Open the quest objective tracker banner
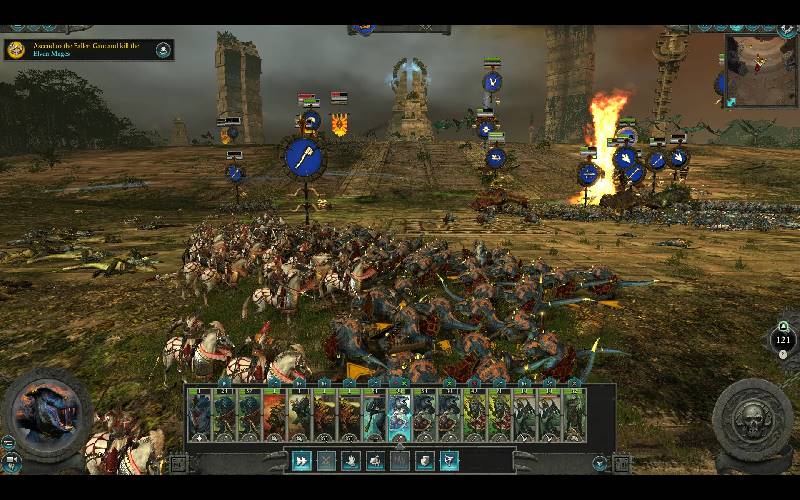Viewport: 800px width, 500px height. (88, 49)
